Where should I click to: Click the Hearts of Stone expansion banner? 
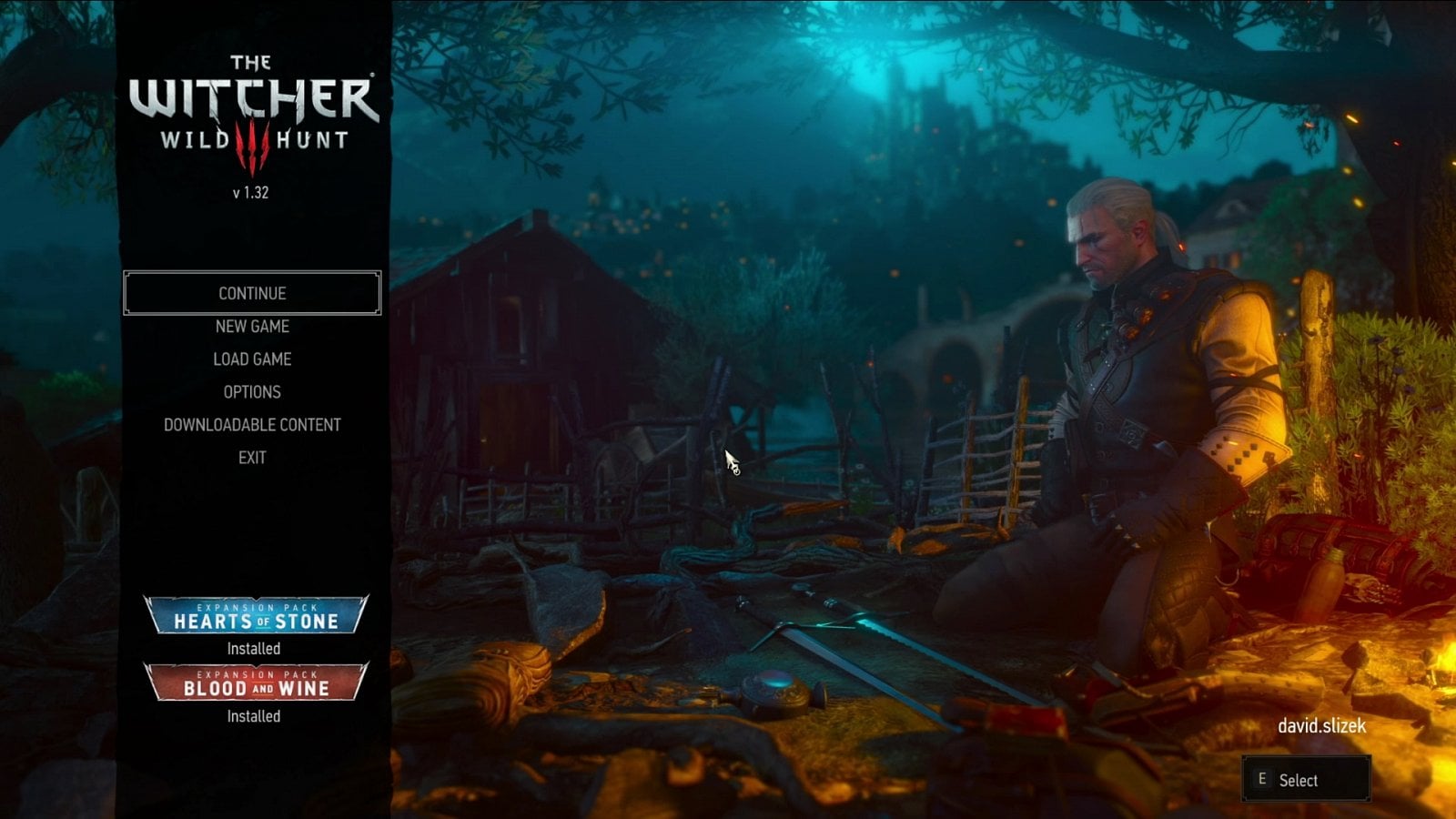click(x=254, y=615)
